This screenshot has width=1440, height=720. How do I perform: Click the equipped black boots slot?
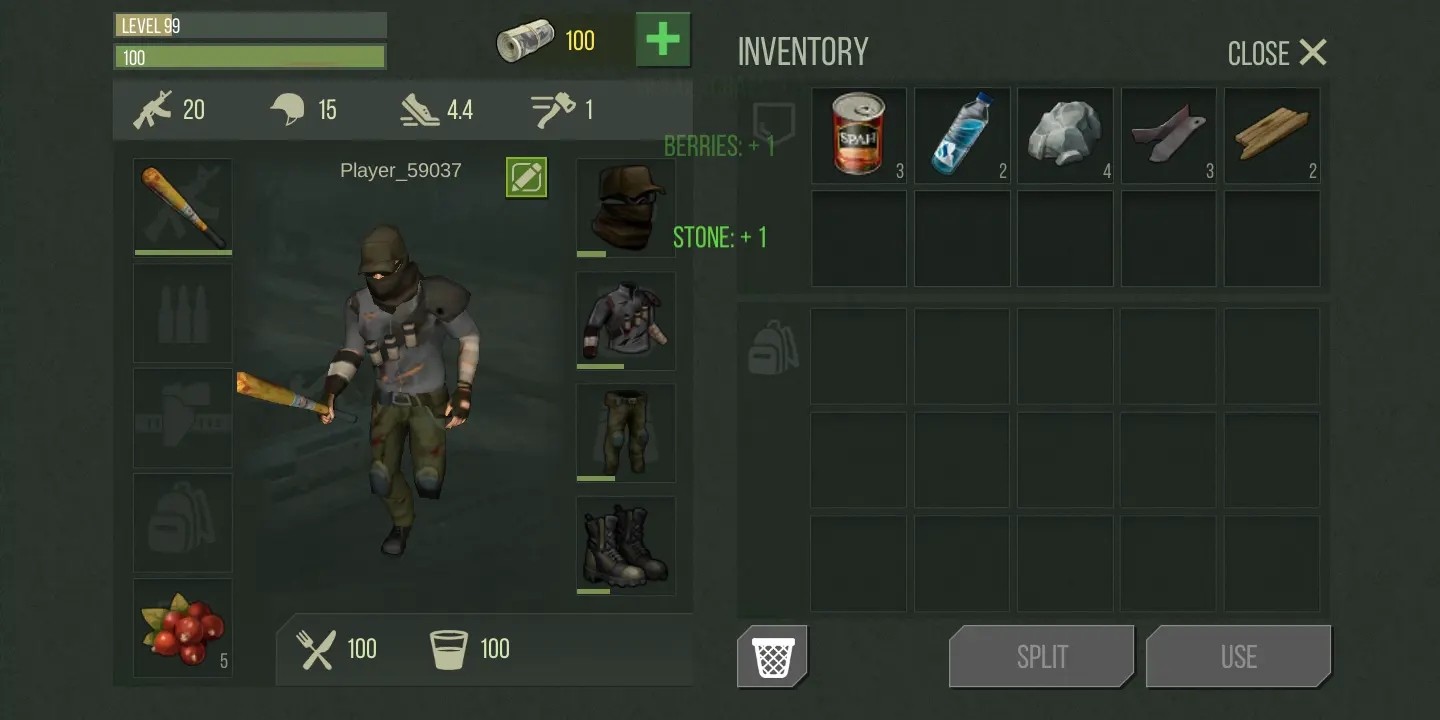pyautogui.click(x=626, y=546)
